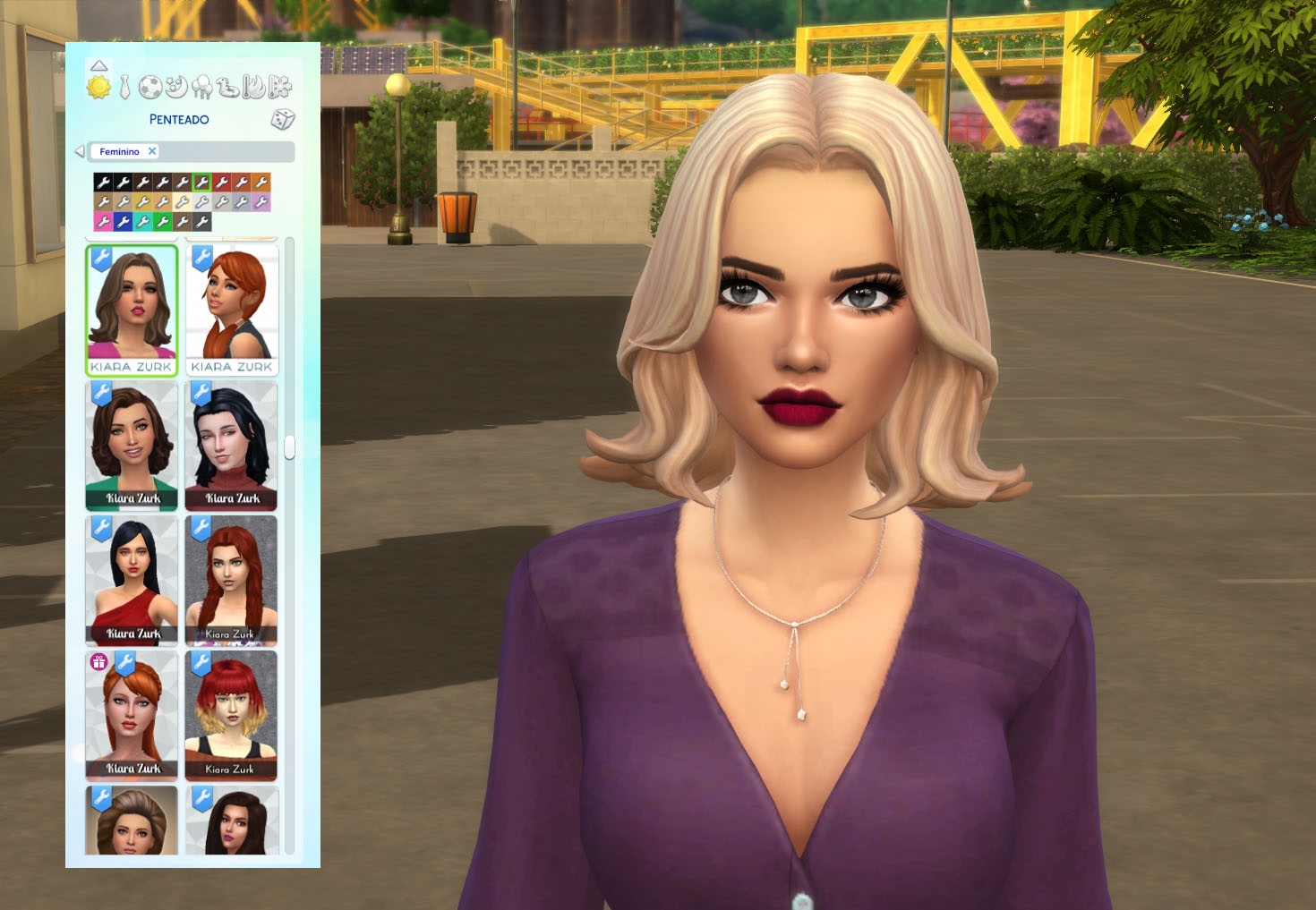
Task: Open the filters panel via left chevron
Action: point(81,150)
